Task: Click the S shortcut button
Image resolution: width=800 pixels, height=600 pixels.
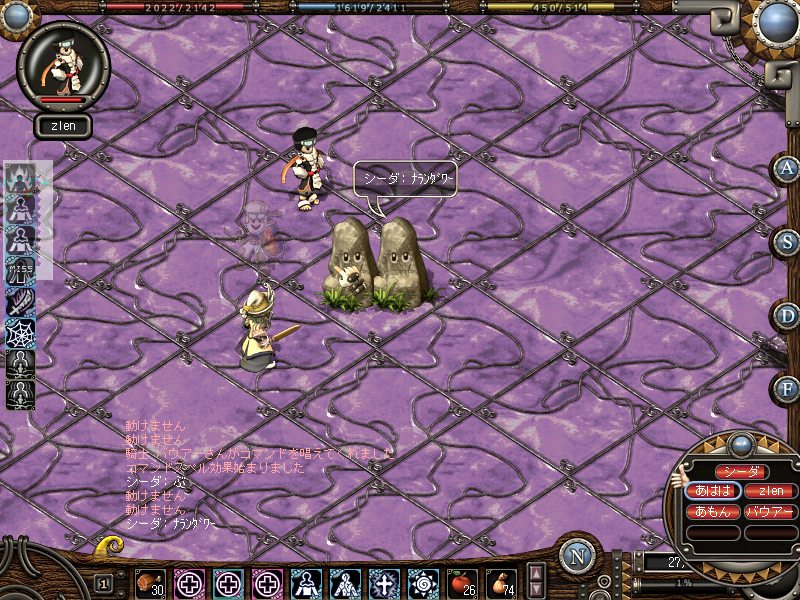Action: pos(787,242)
